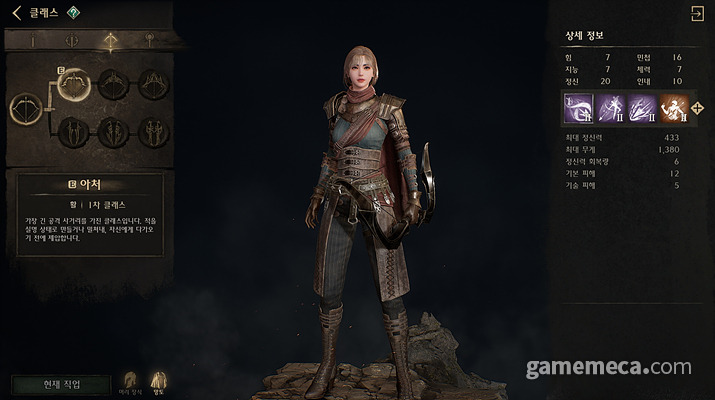Select the highlighted Archer class node
This screenshot has width=715, height=400.
click(x=76, y=84)
